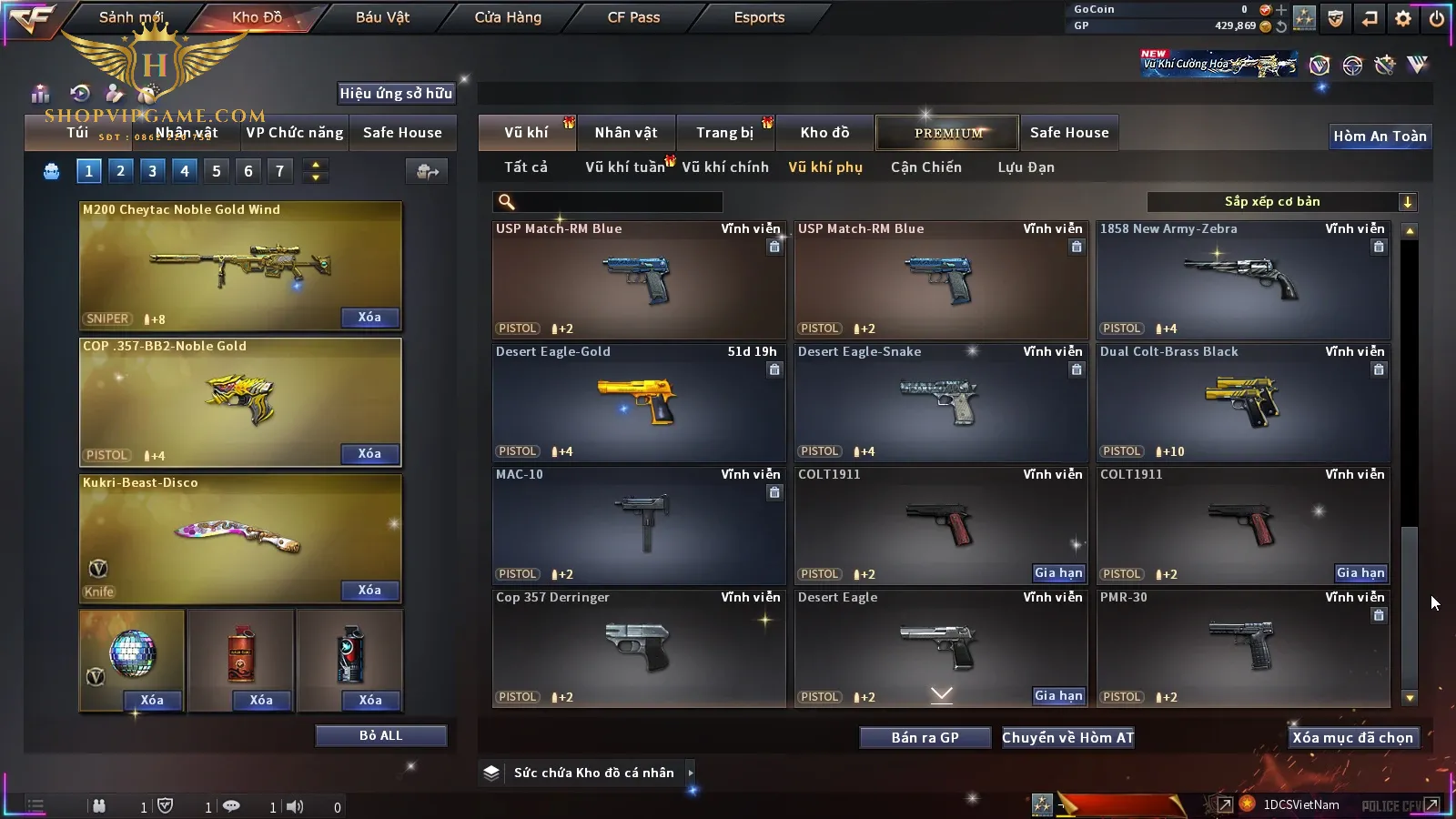Screen dimensions: 1456x819
Task: Click the Bán ra GP button
Action: (925, 738)
